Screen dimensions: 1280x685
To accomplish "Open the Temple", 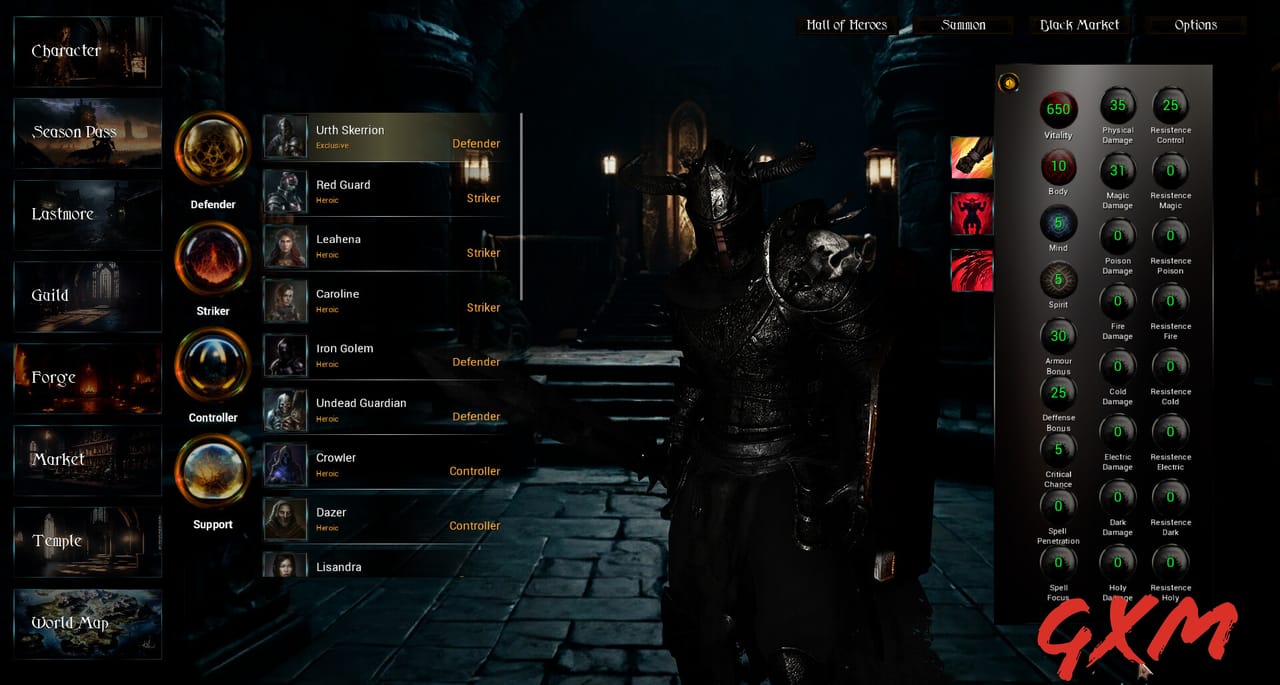I will point(88,541).
